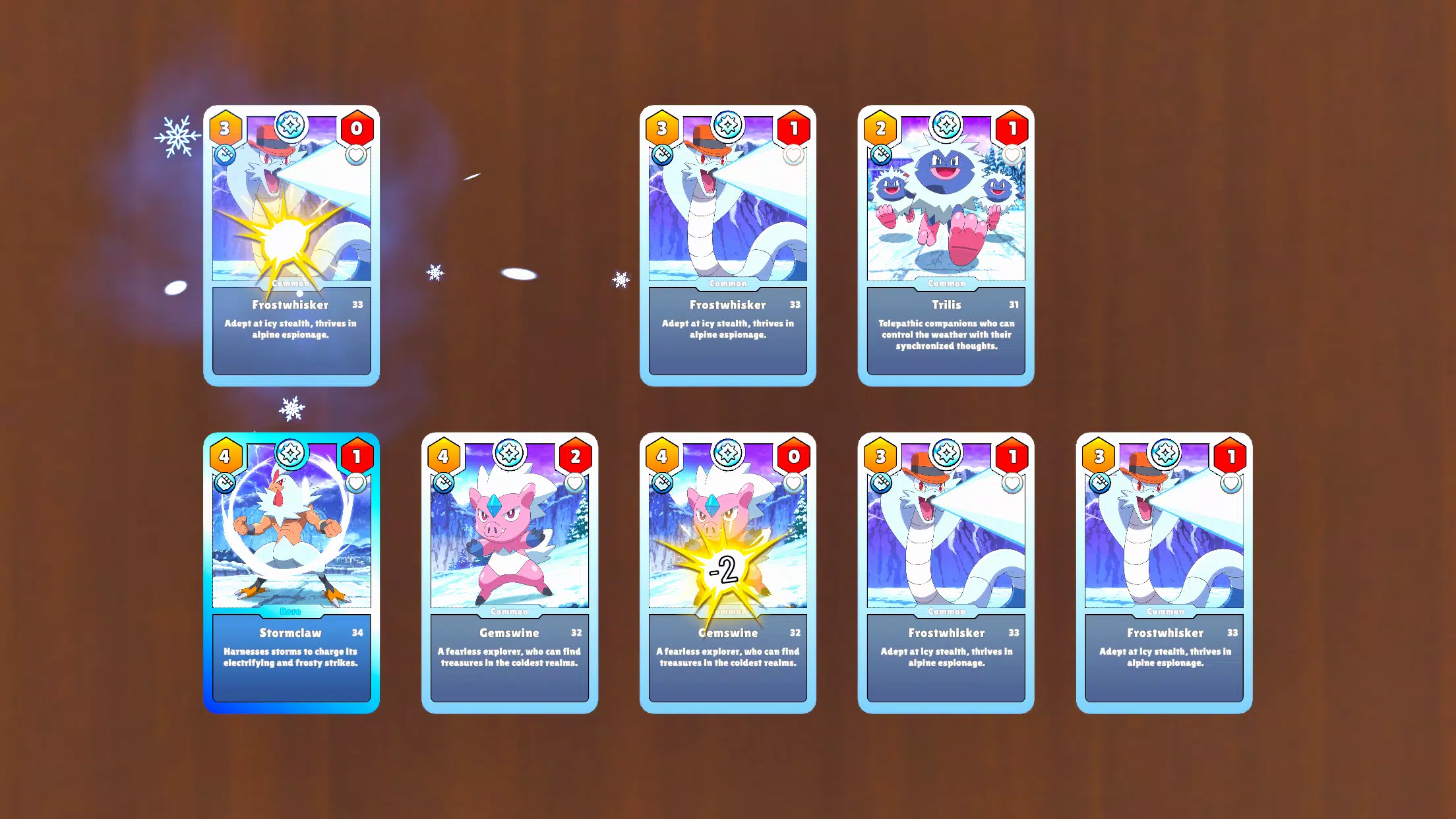Click the description text on the Trilis card

[x=946, y=334]
